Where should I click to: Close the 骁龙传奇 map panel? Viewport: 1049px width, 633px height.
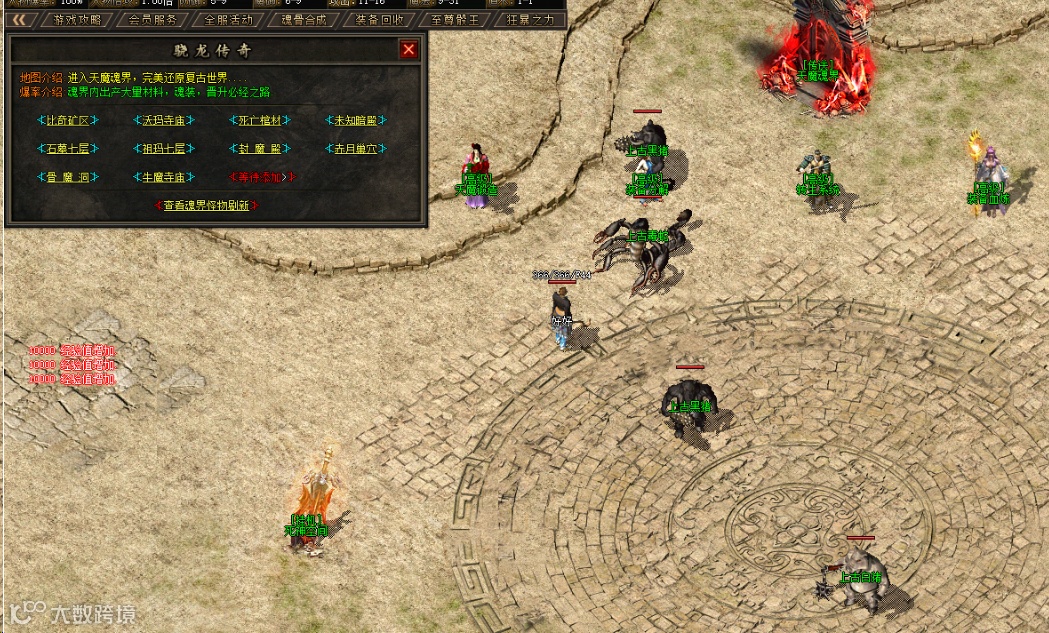408,49
